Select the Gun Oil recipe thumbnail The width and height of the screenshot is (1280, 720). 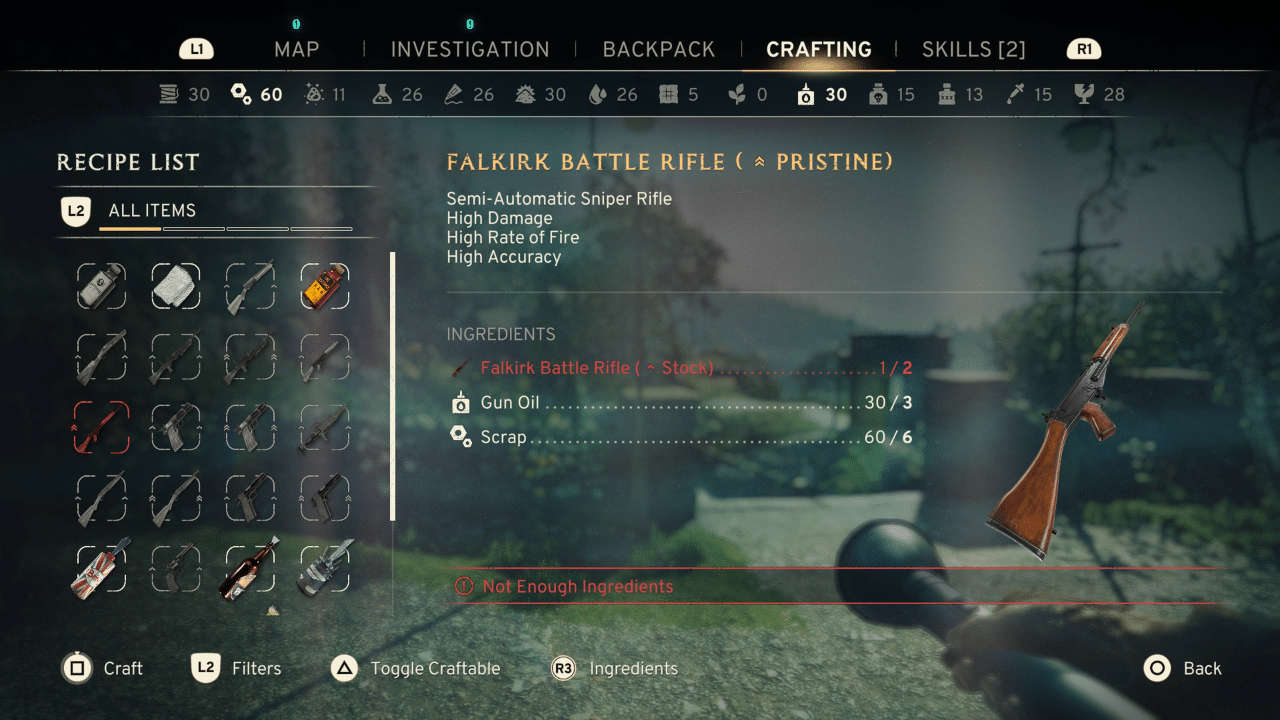(x=101, y=287)
